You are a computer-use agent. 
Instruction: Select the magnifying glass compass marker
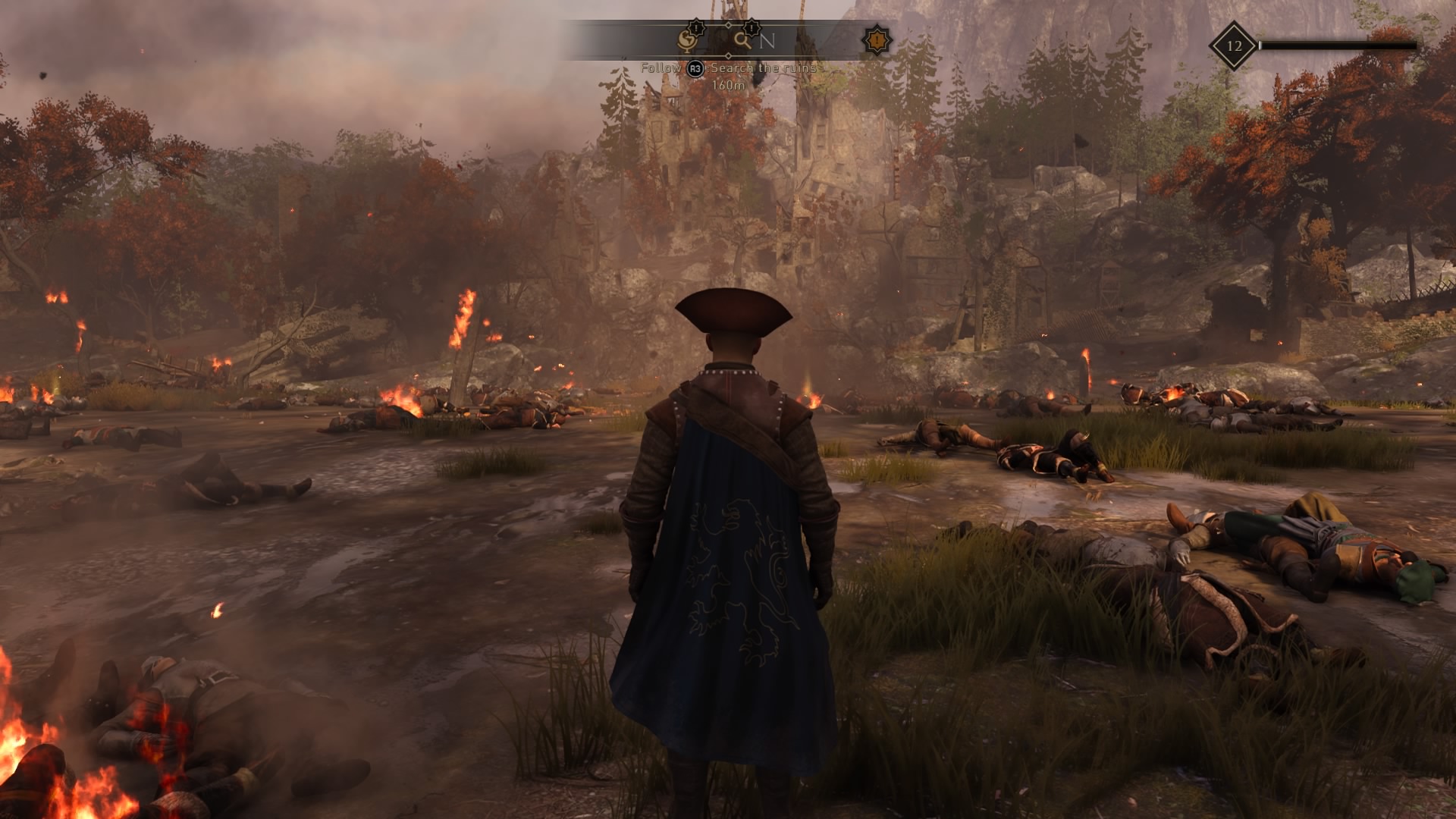(743, 40)
